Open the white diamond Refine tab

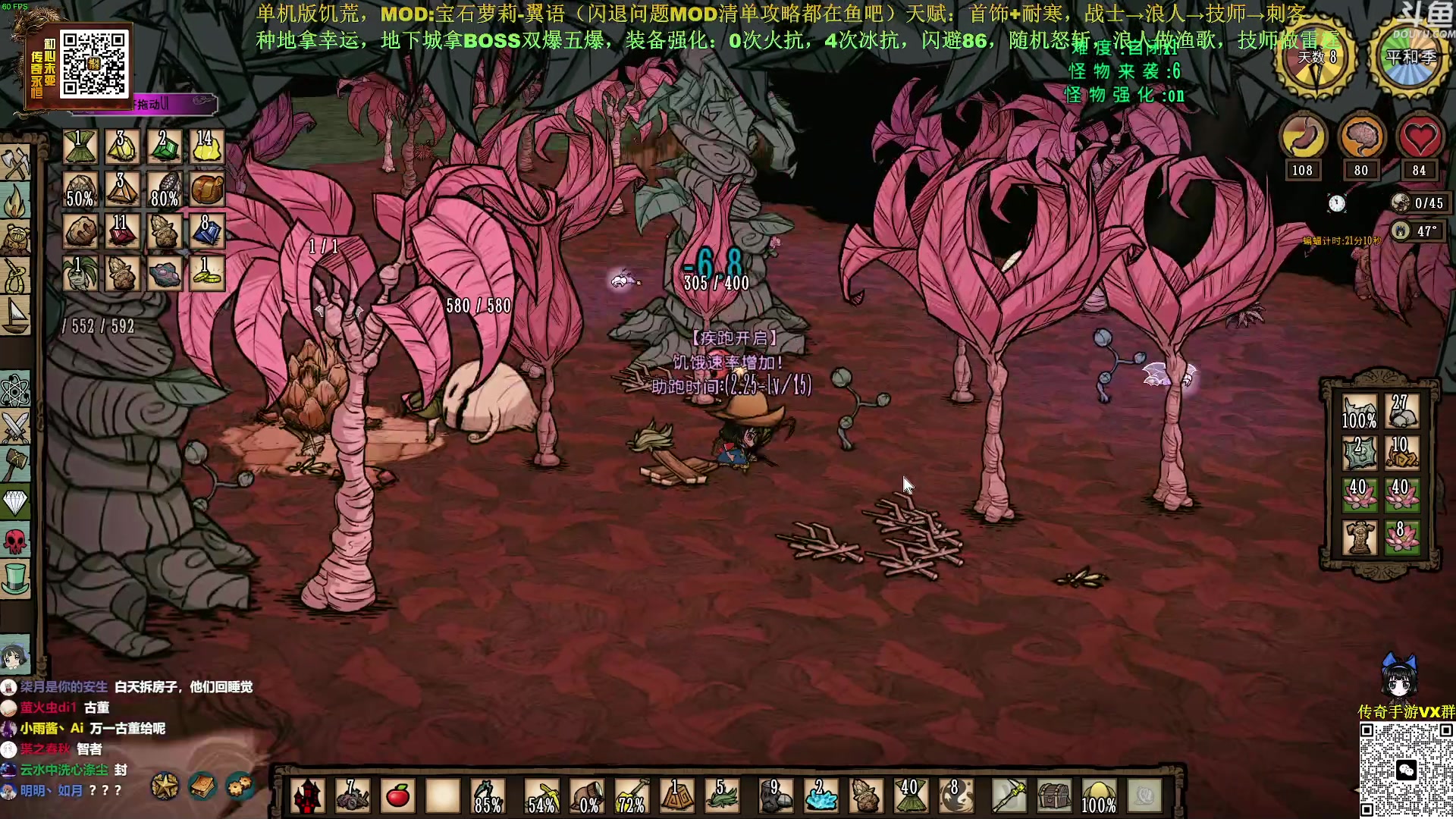[x=15, y=502]
